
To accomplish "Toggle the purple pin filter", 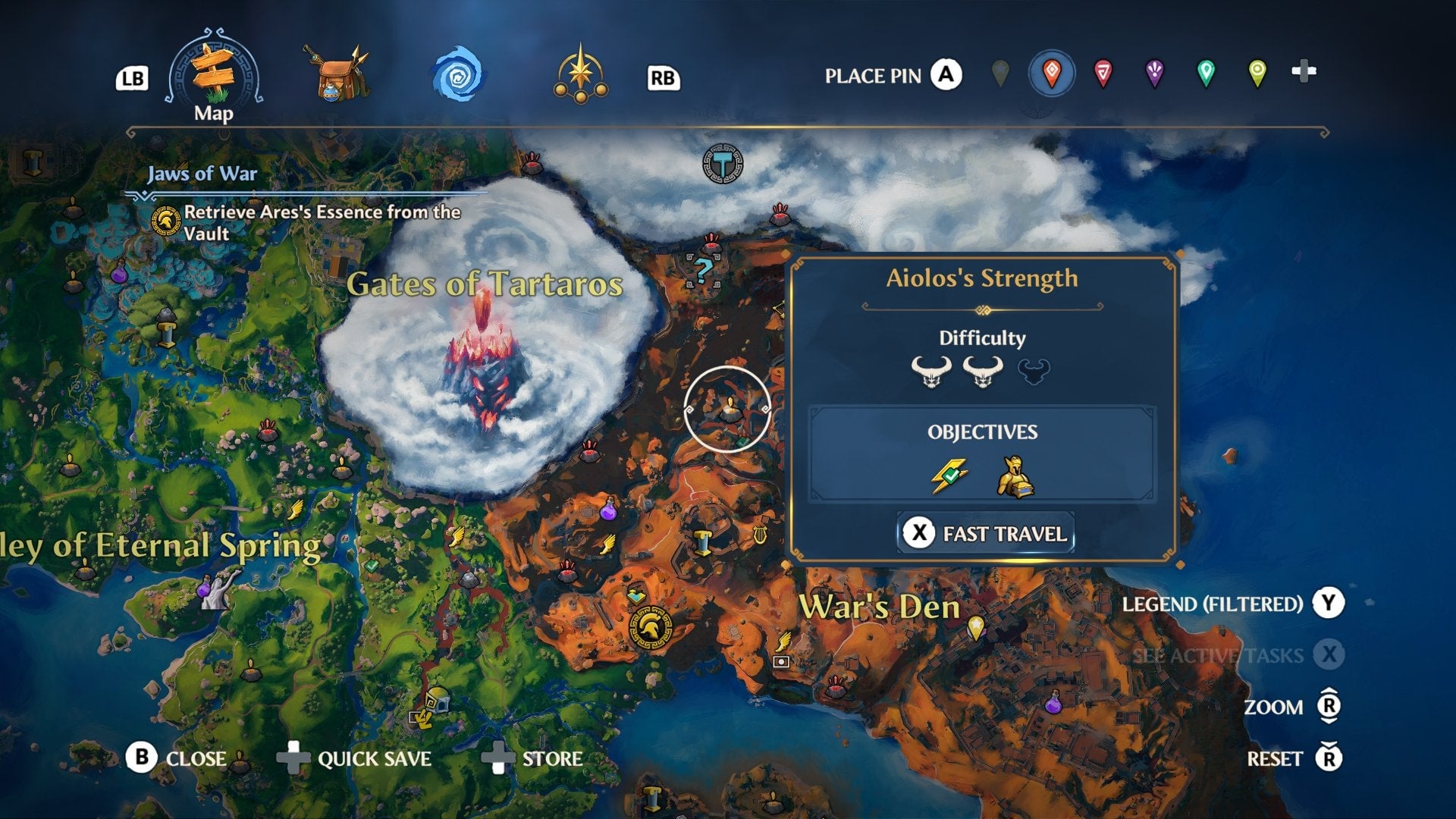I will pos(1155,72).
